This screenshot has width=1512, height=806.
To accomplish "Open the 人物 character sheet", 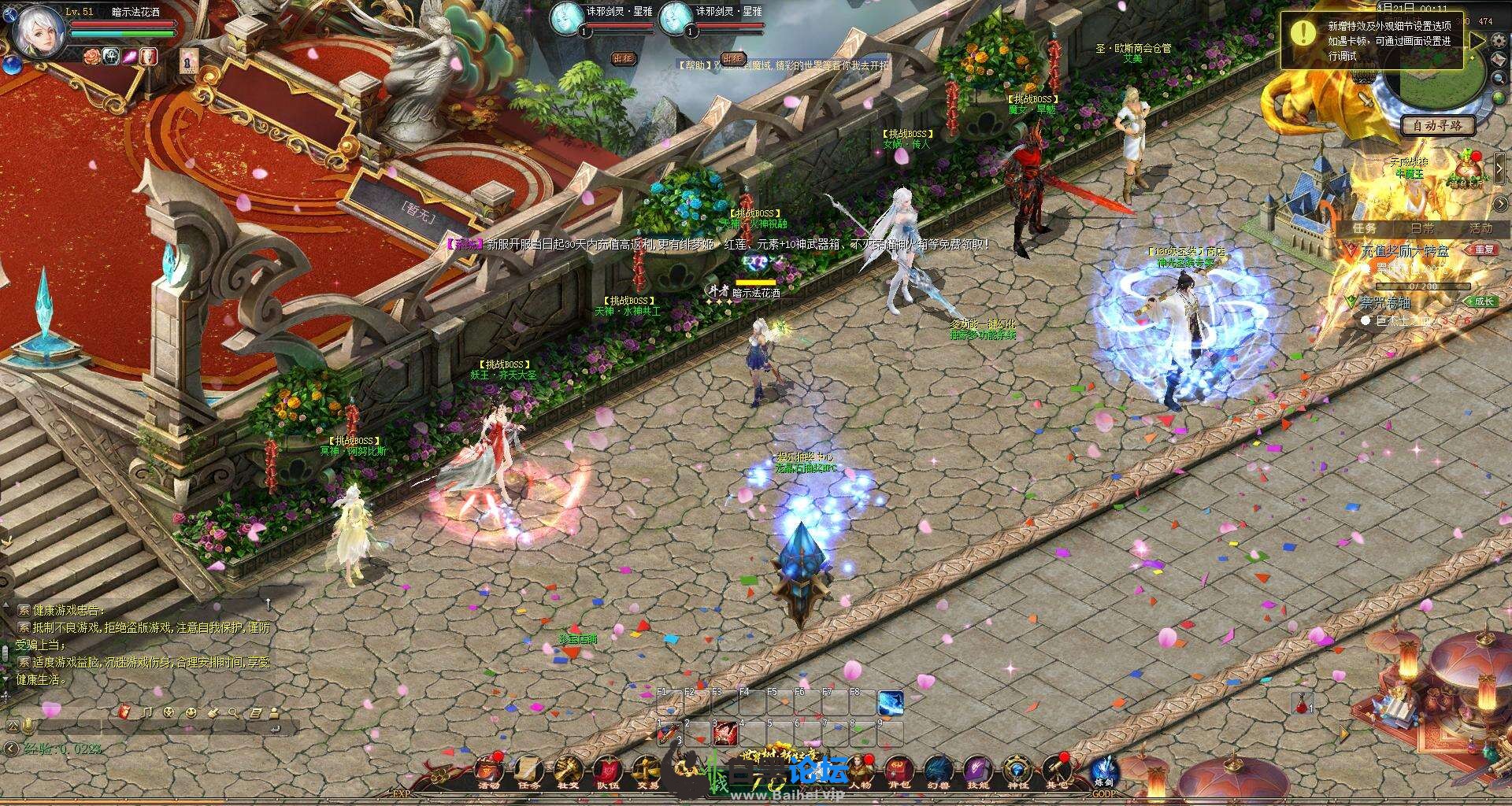I will [x=860, y=770].
